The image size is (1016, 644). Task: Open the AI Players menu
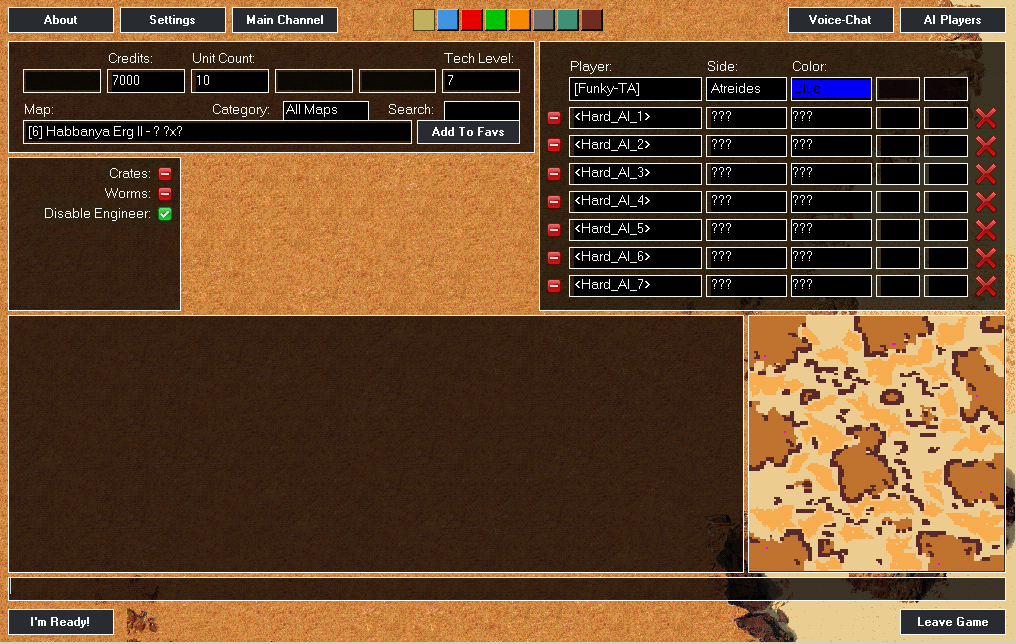[x=953, y=20]
